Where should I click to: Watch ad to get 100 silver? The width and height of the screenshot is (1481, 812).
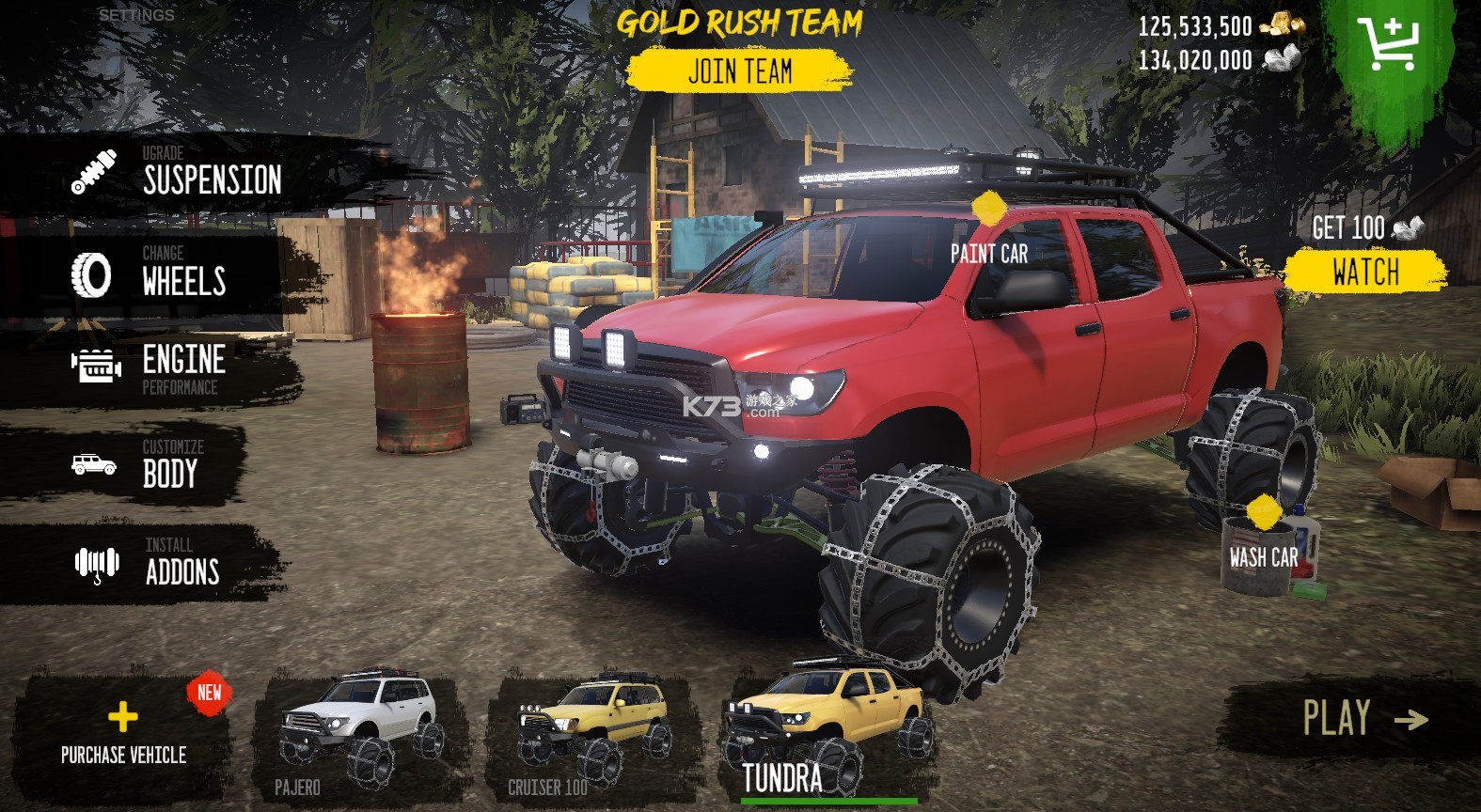pos(1364,272)
